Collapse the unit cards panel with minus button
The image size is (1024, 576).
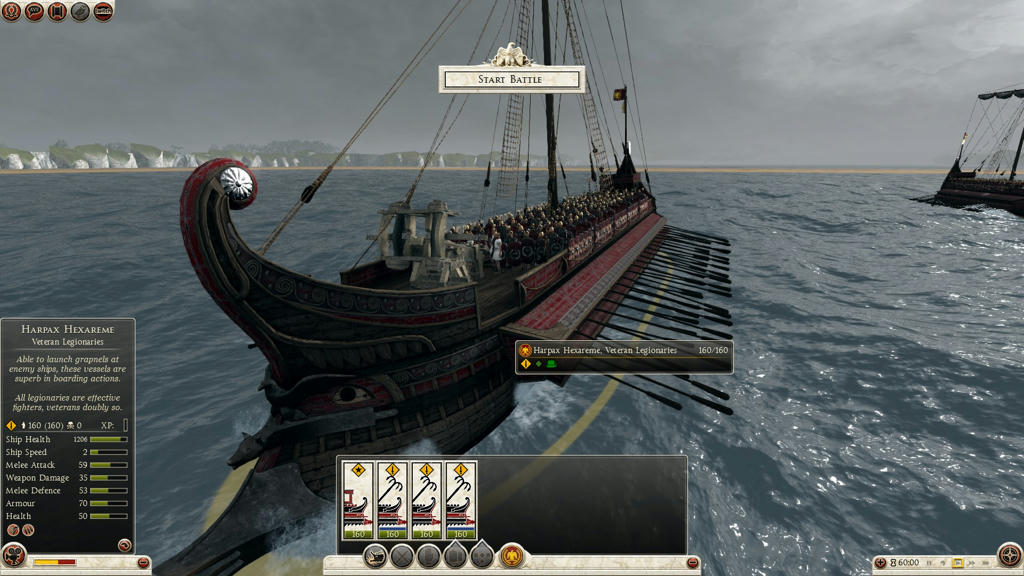coord(693,563)
